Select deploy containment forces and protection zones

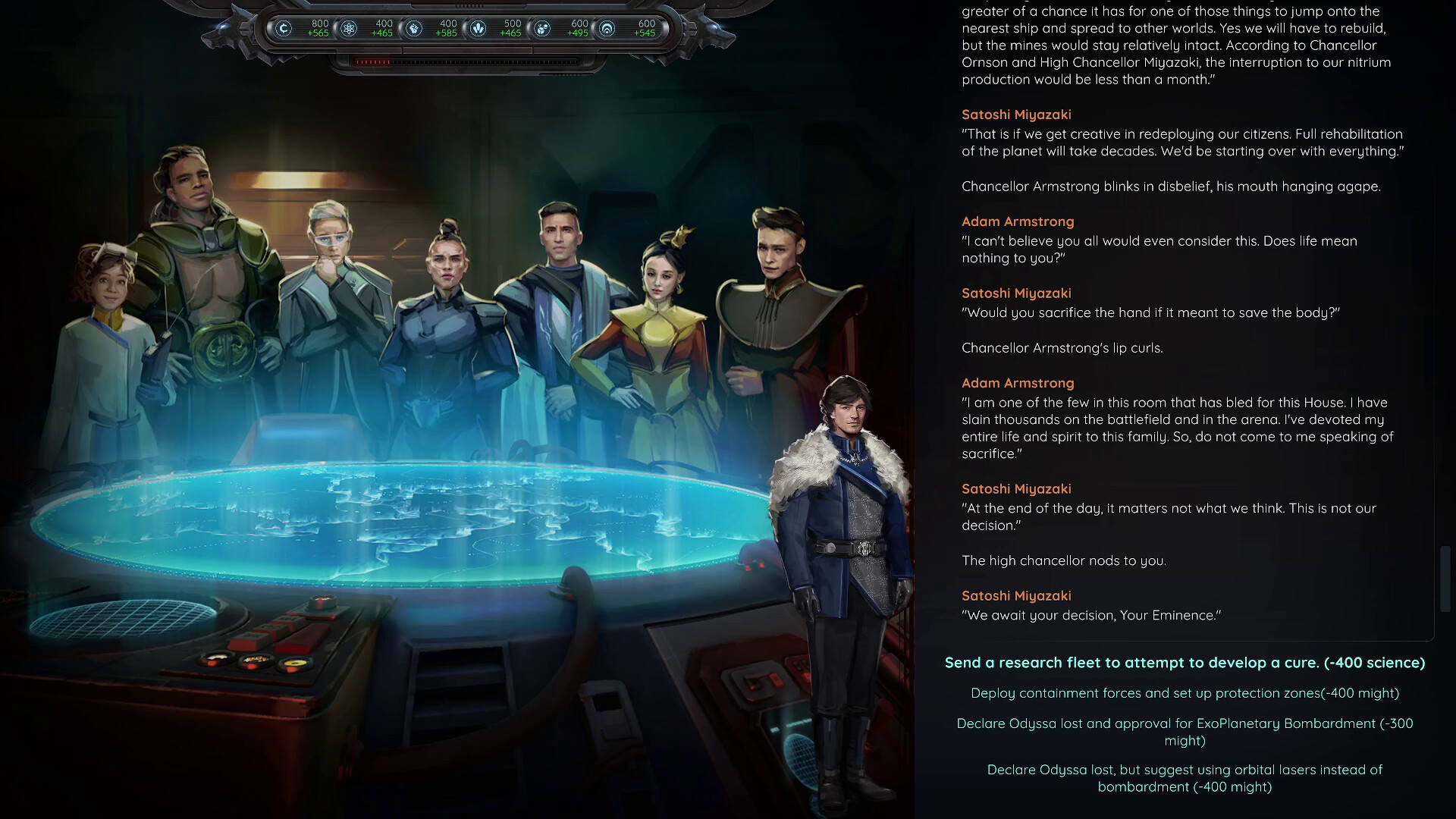click(x=1185, y=693)
